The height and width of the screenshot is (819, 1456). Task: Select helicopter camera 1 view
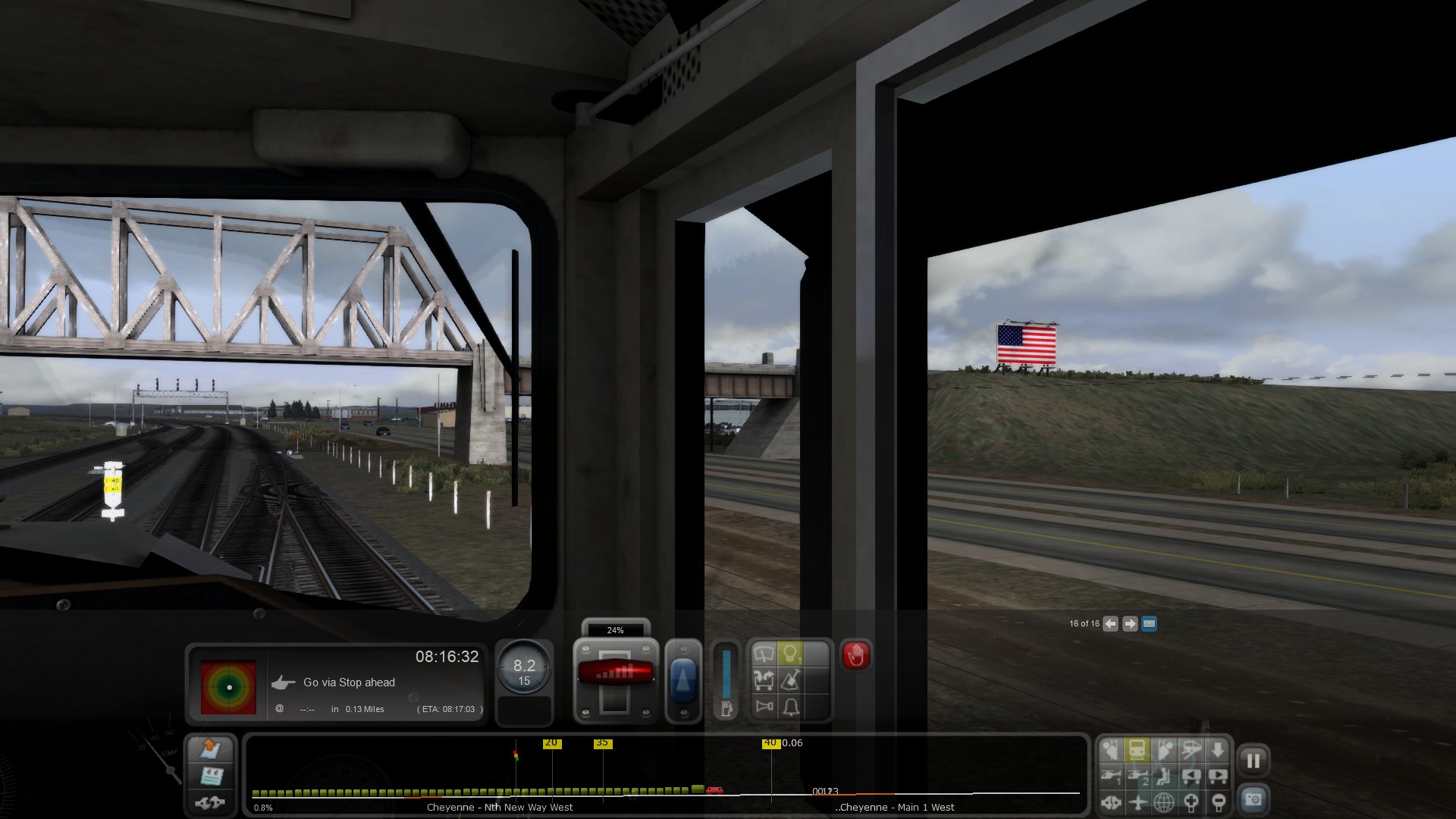[1111, 776]
